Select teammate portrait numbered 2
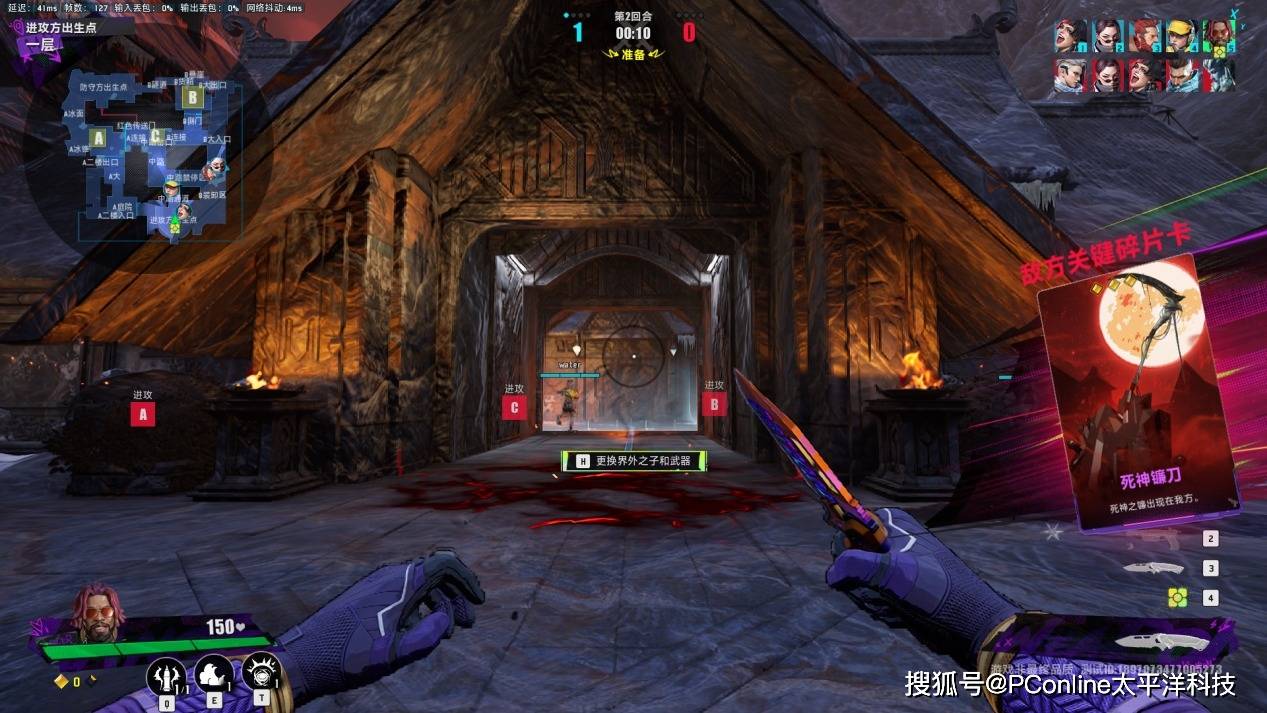This screenshot has height=713, width=1267. point(1106,36)
